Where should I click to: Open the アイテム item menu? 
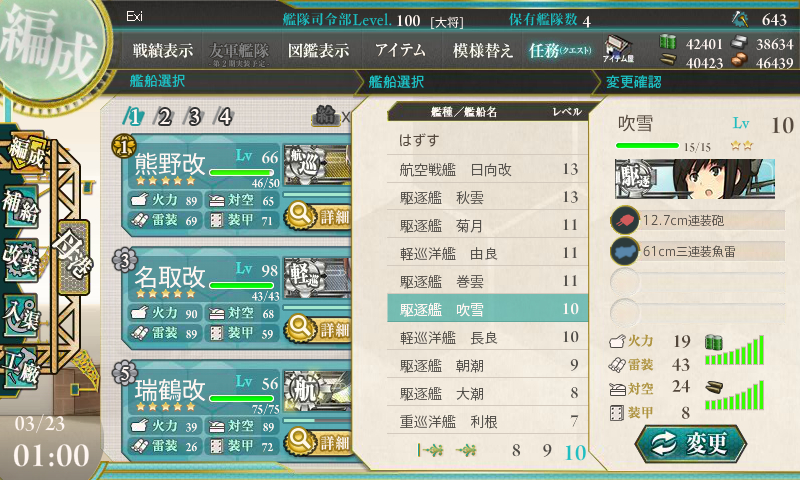(x=400, y=50)
